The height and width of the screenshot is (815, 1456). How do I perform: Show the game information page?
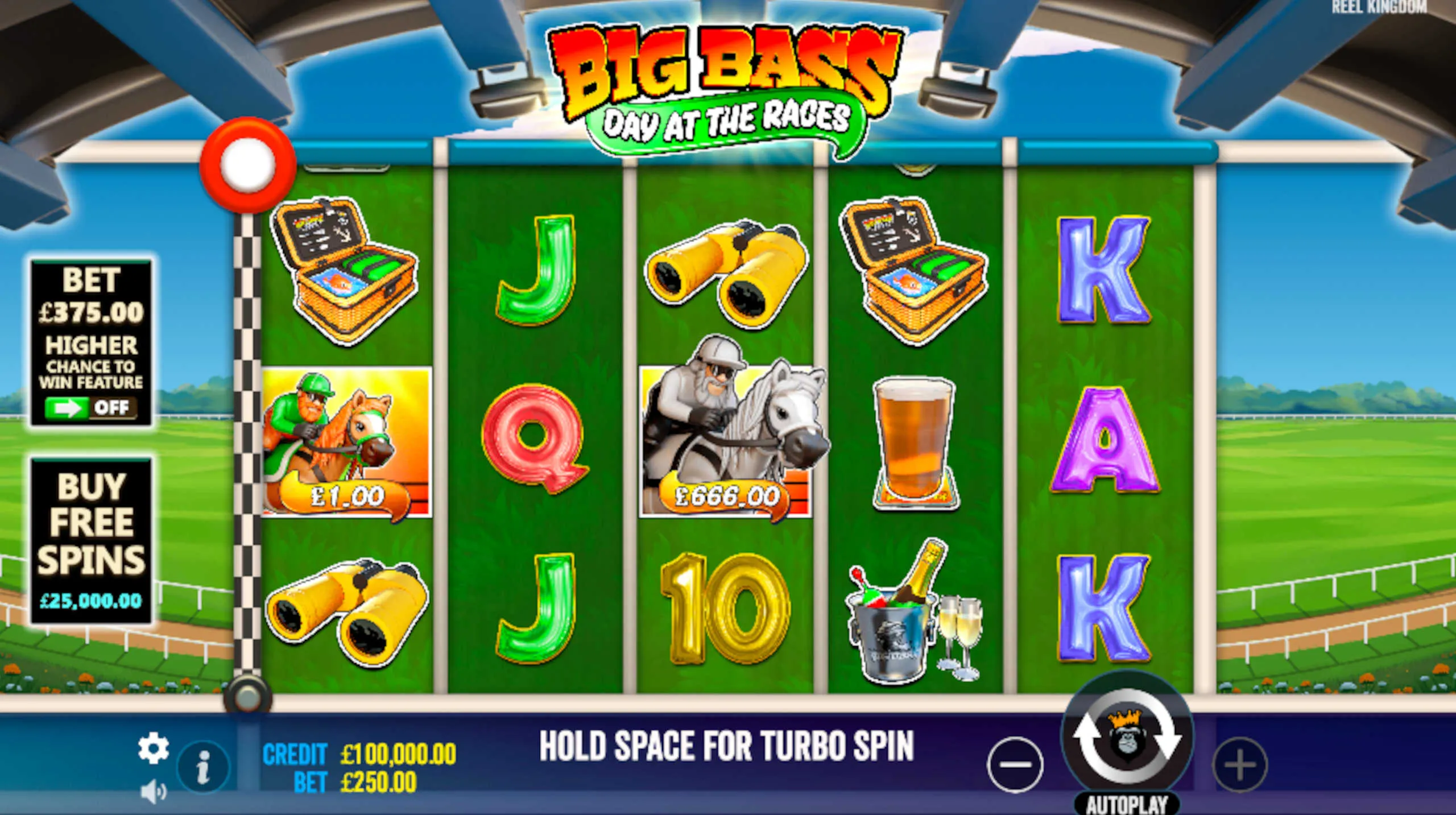pos(203,767)
